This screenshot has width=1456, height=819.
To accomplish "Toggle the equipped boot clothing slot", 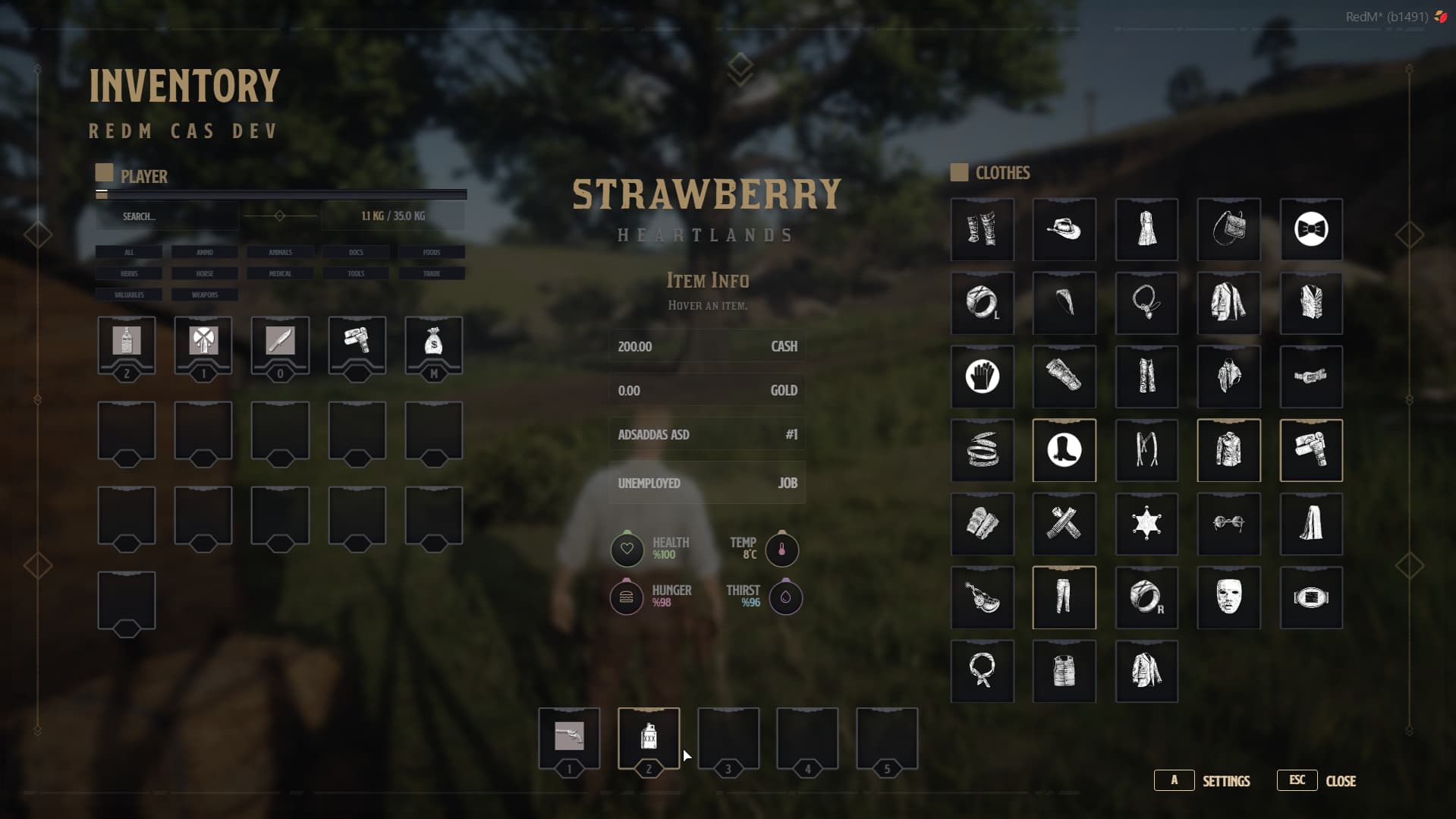I will pos(1064,450).
